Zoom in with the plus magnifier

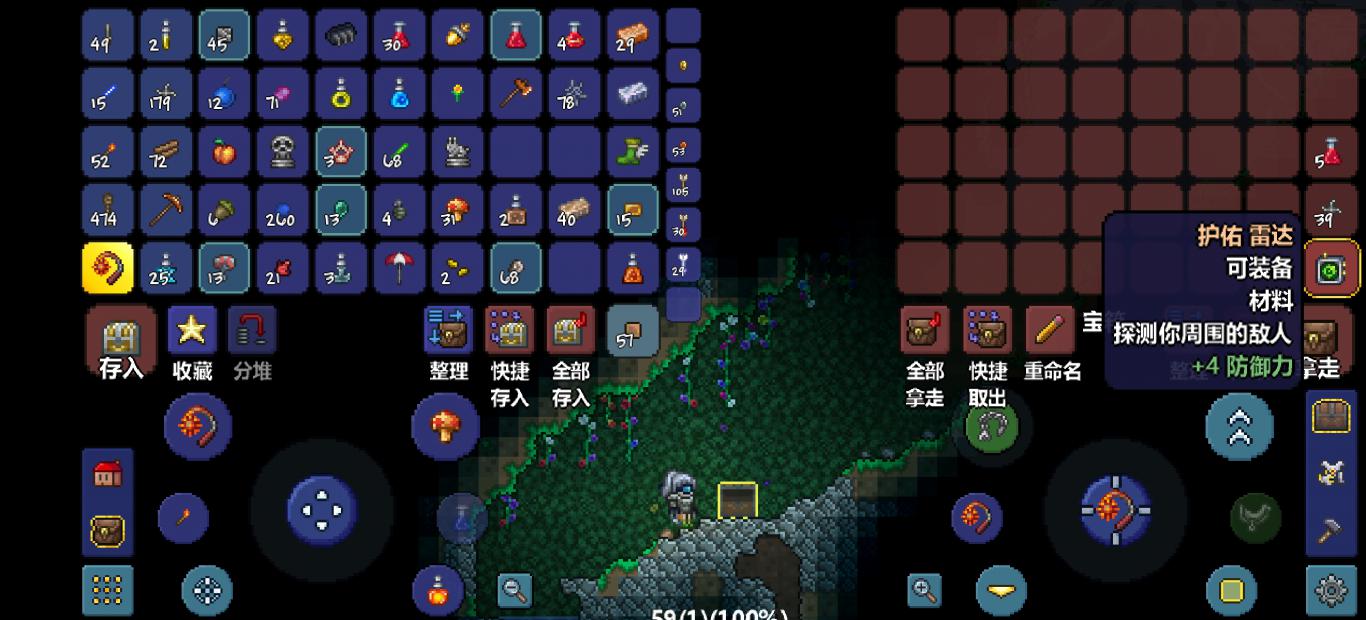pos(925,590)
